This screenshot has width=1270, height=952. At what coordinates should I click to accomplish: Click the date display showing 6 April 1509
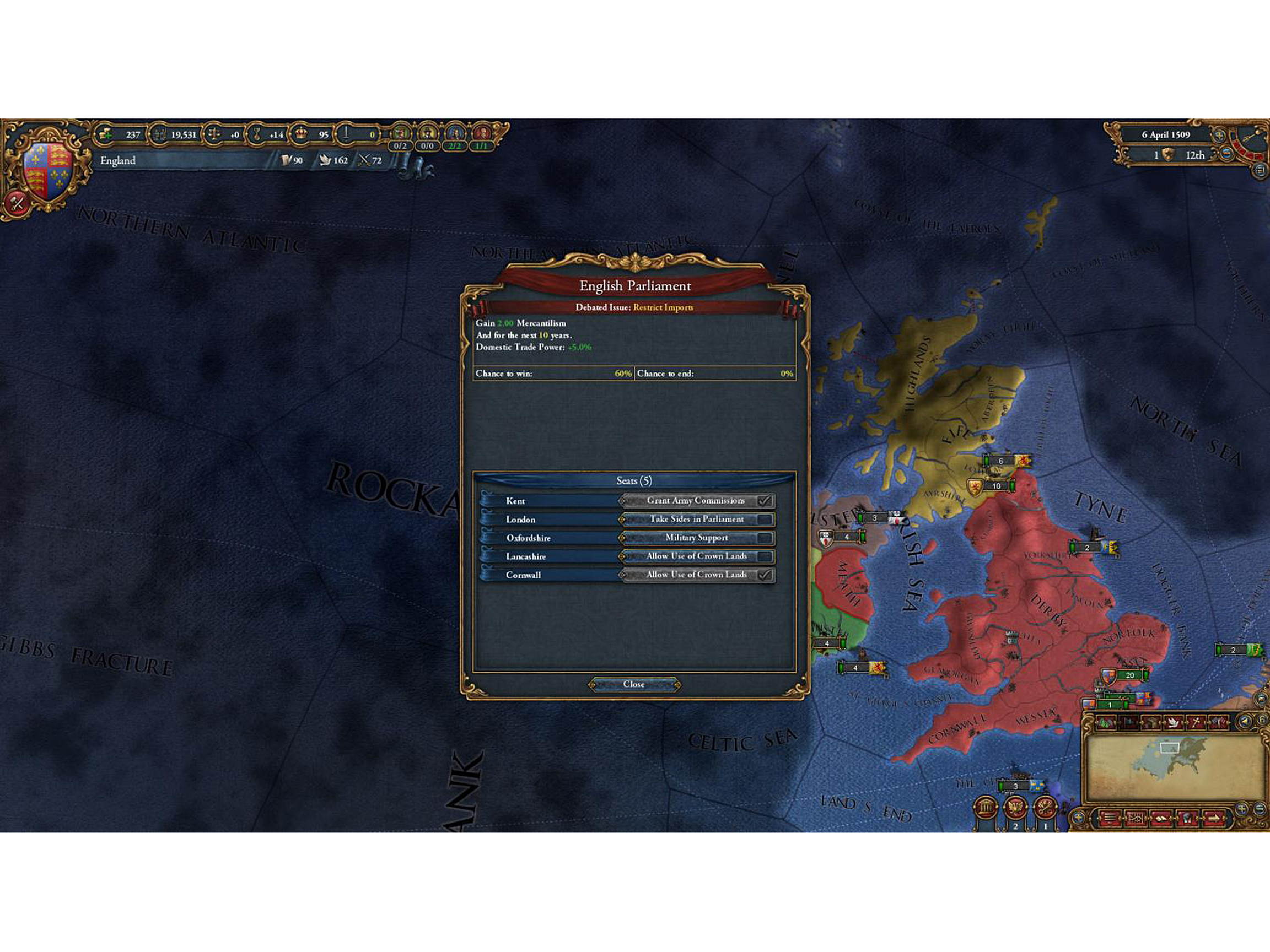pyautogui.click(x=1165, y=134)
